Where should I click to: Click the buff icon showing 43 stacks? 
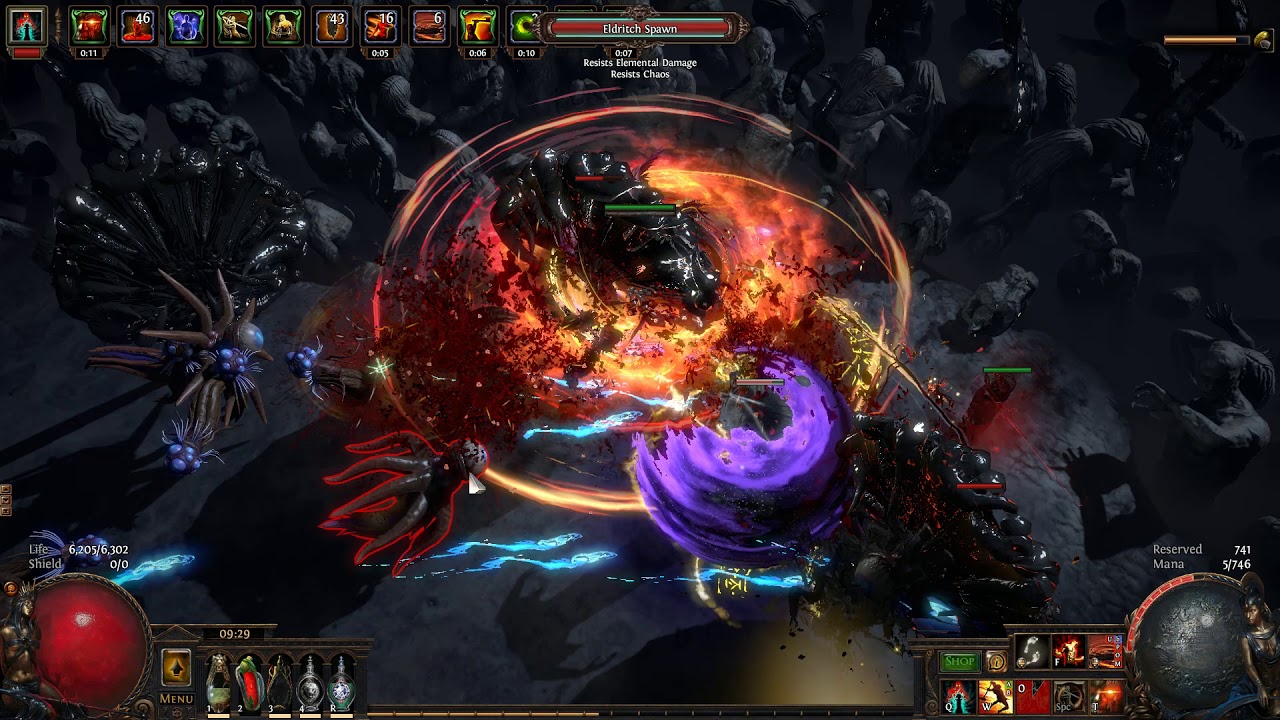(332, 26)
